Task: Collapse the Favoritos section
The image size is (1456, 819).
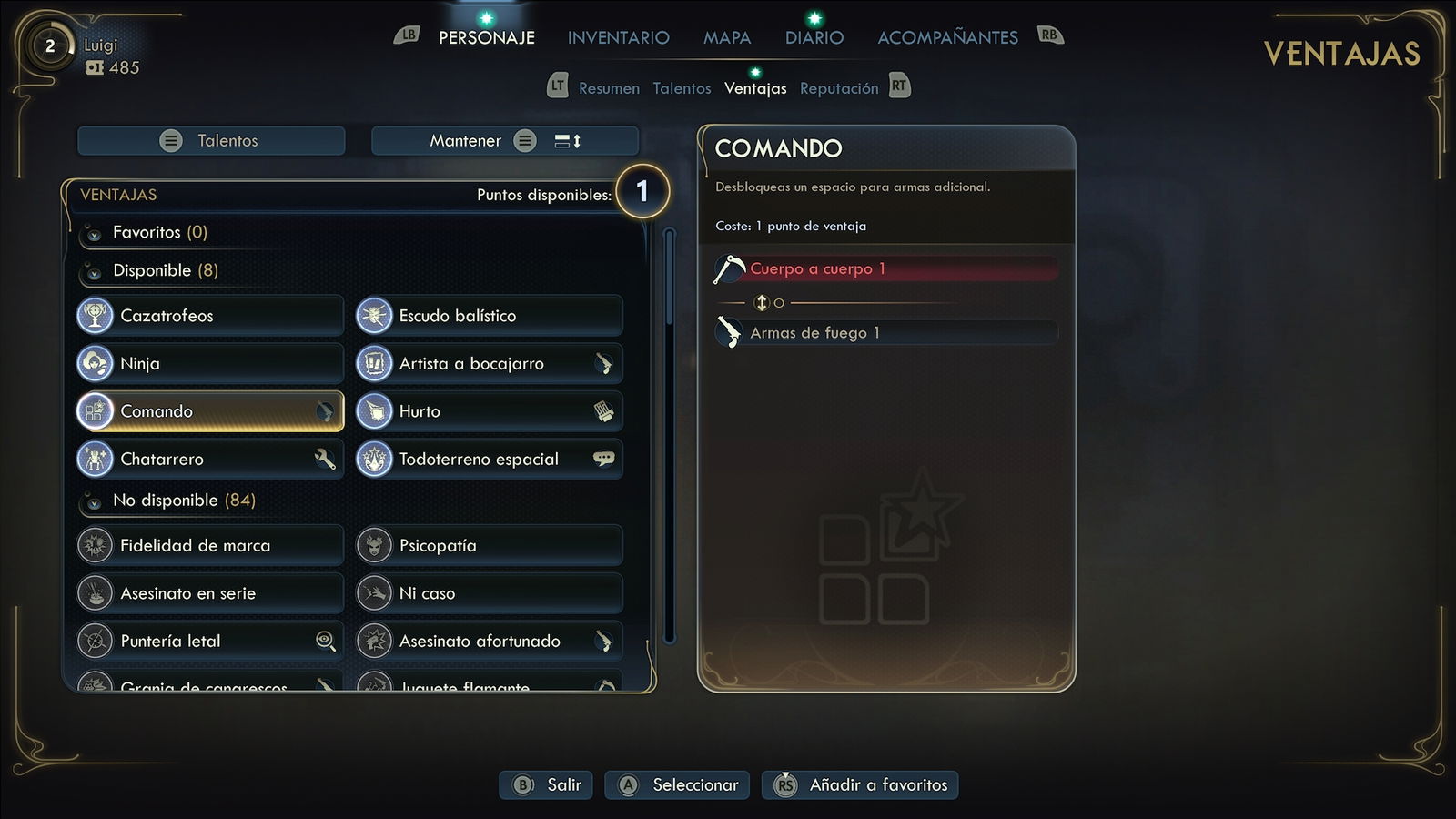Action: click(94, 234)
